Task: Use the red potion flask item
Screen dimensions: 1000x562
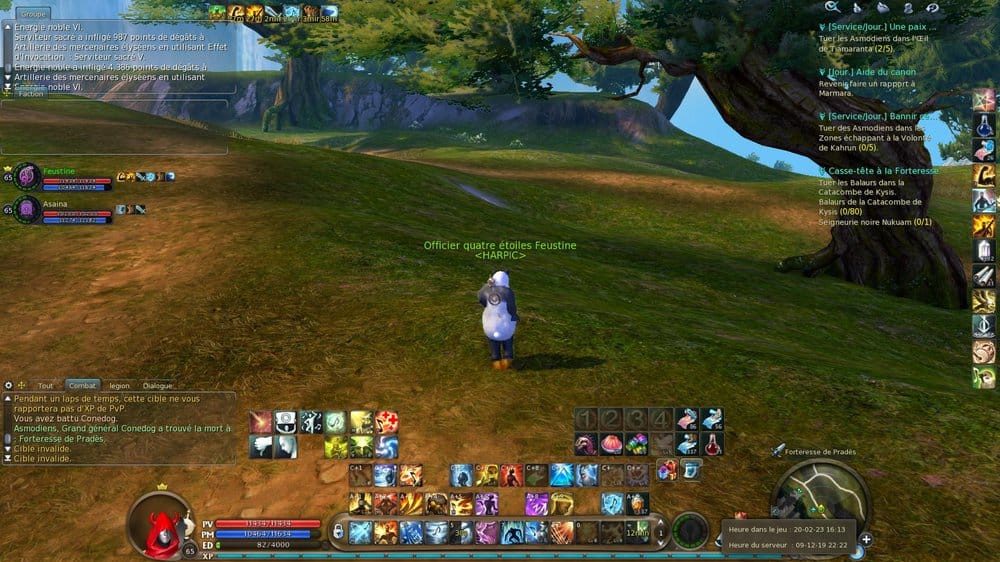Action: click(x=712, y=445)
